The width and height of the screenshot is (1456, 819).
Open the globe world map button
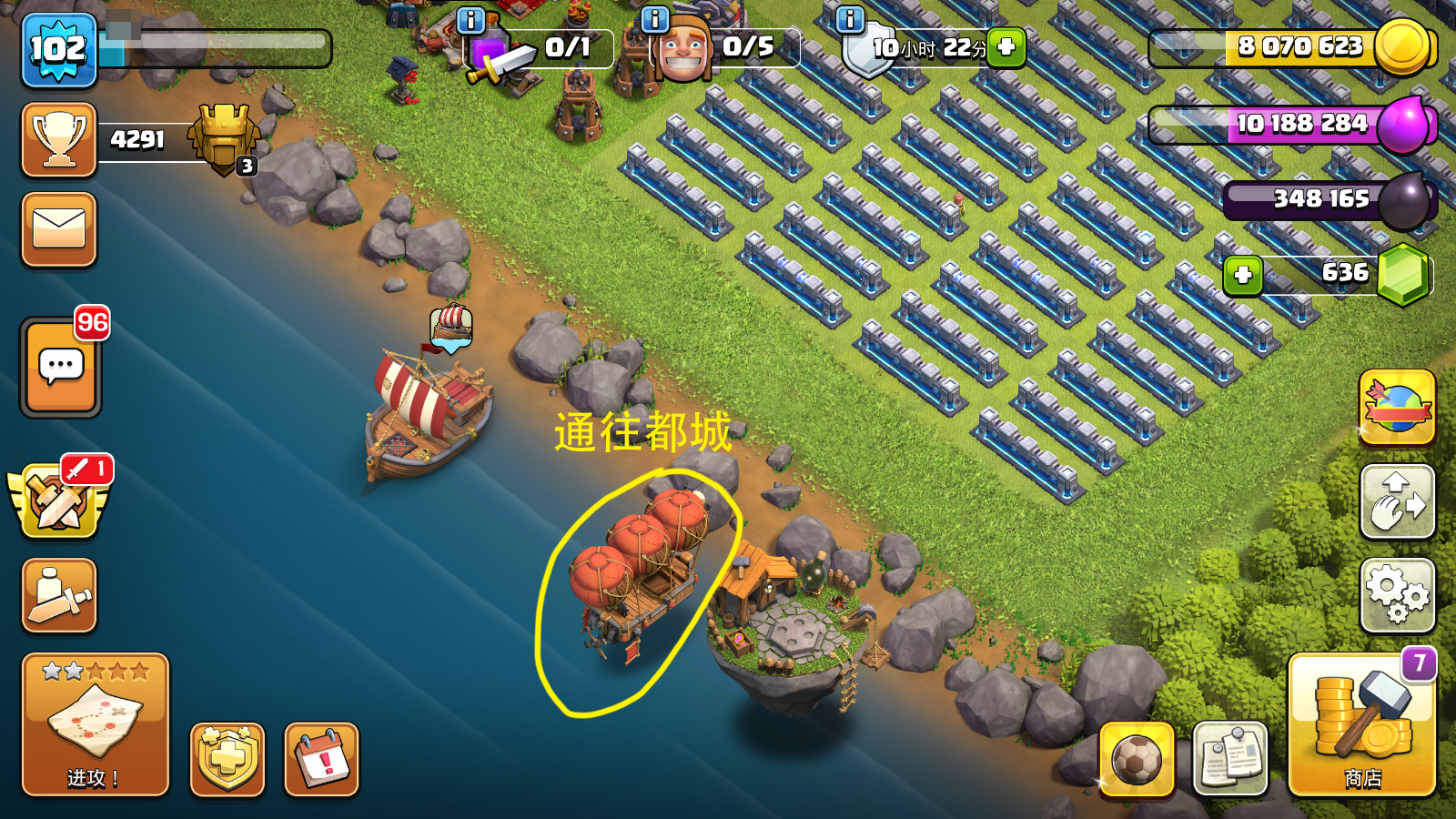[x=1397, y=407]
